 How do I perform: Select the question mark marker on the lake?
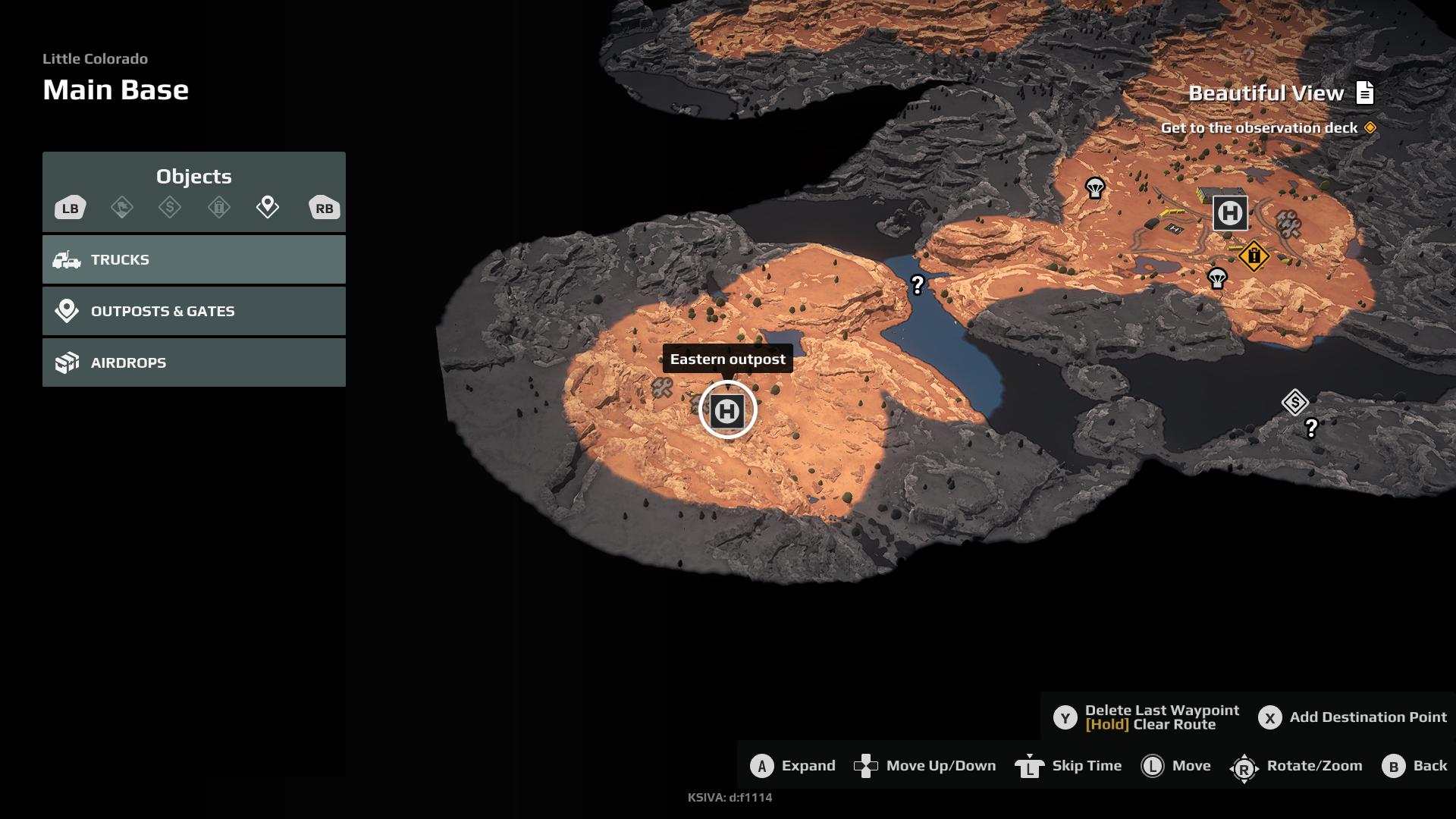point(918,284)
